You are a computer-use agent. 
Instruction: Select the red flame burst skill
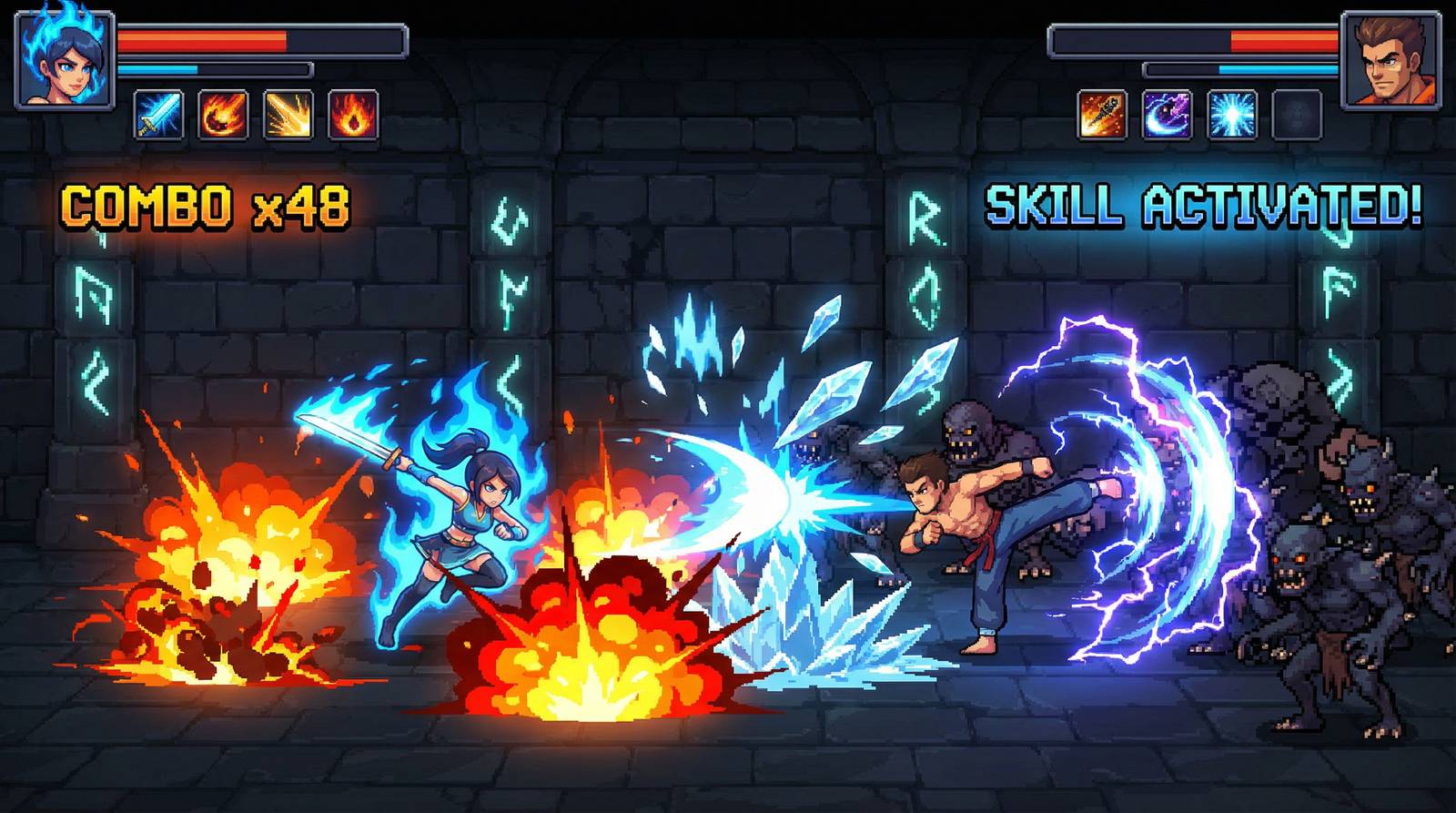coord(353,115)
